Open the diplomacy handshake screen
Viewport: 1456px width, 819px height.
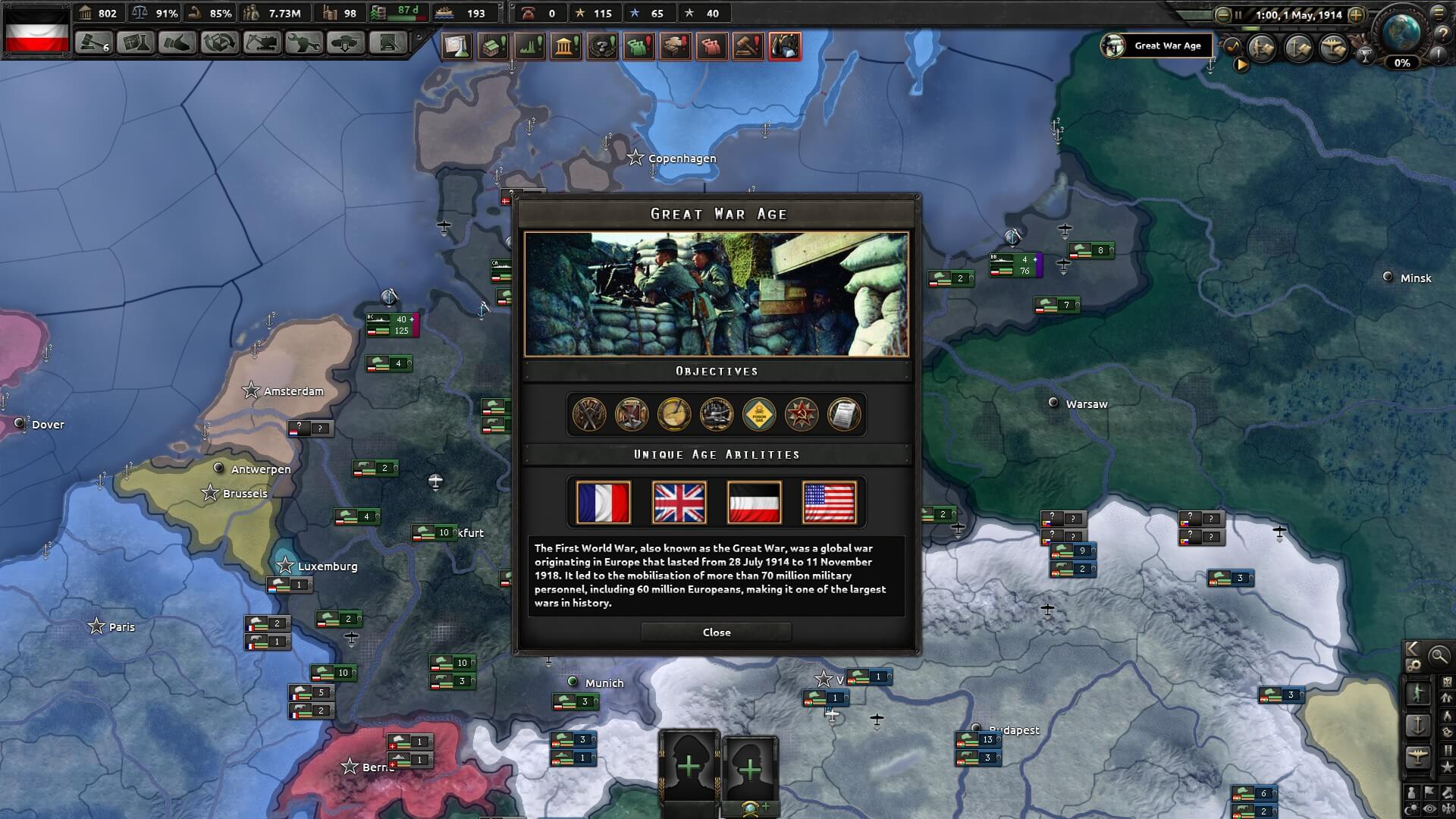(177, 43)
